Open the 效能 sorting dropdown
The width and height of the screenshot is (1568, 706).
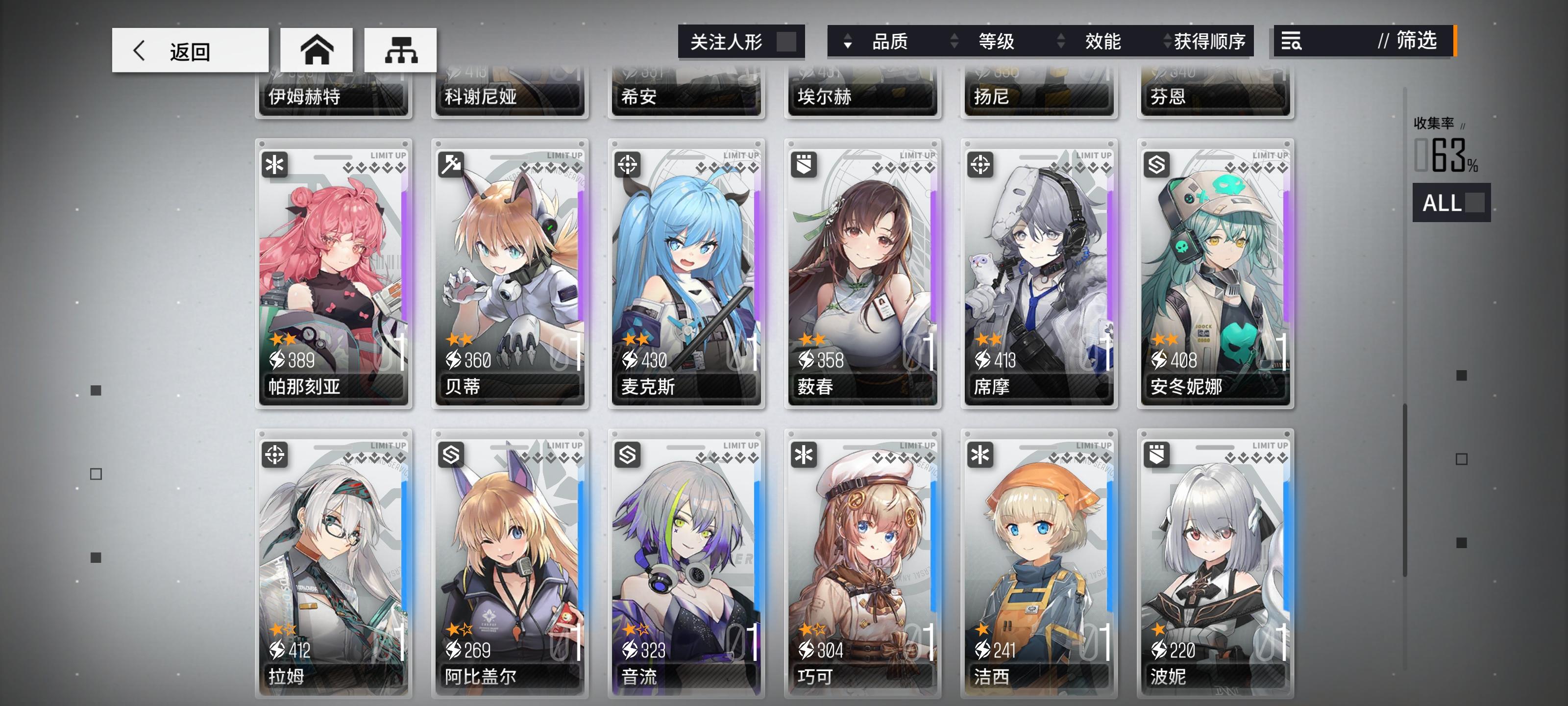[1104, 42]
